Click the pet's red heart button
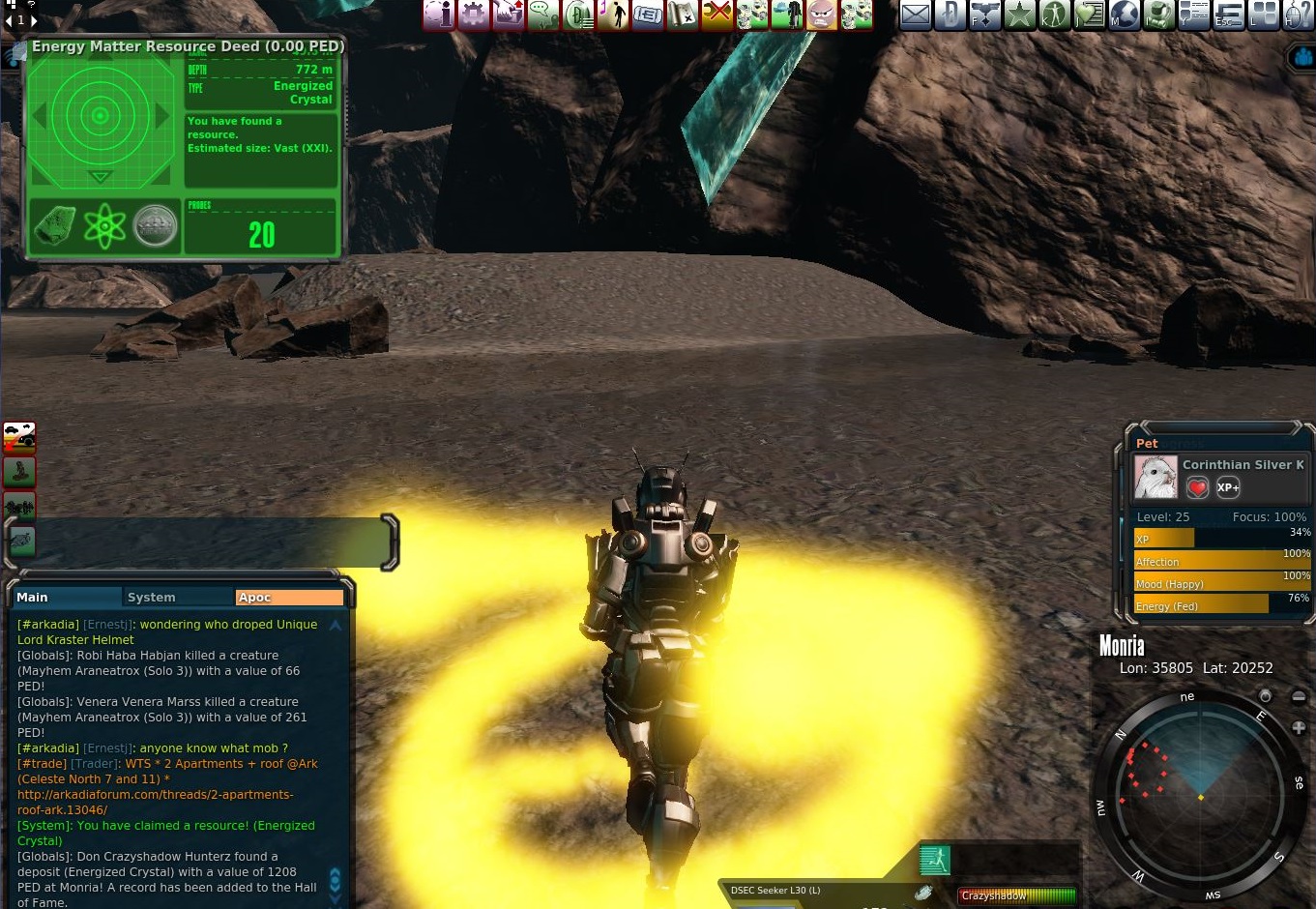This screenshot has width=1316, height=909. (x=1197, y=487)
